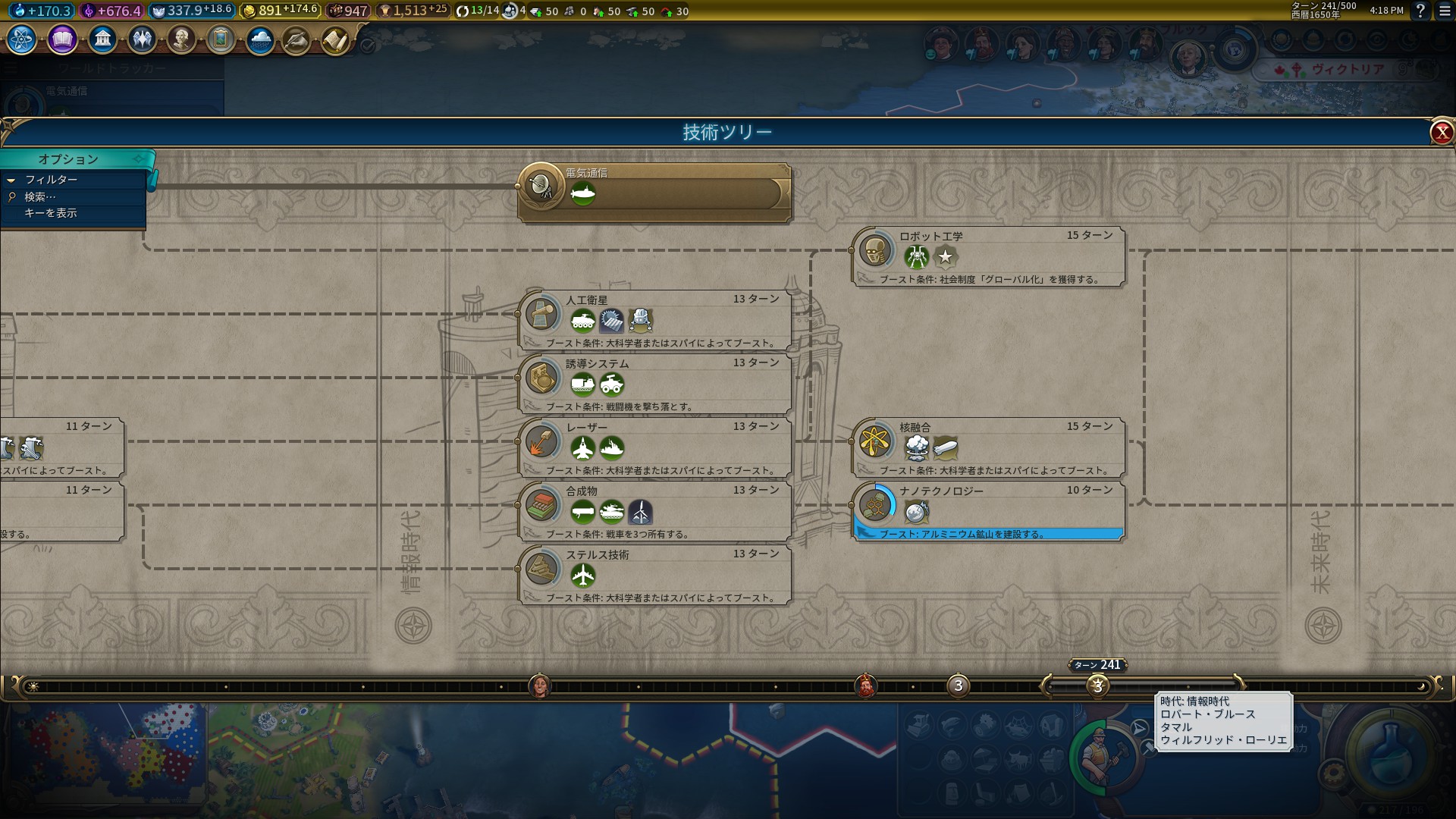Research 核融合 nuclear fusion
Viewport: 1456px width, 819px height.
(987, 447)
